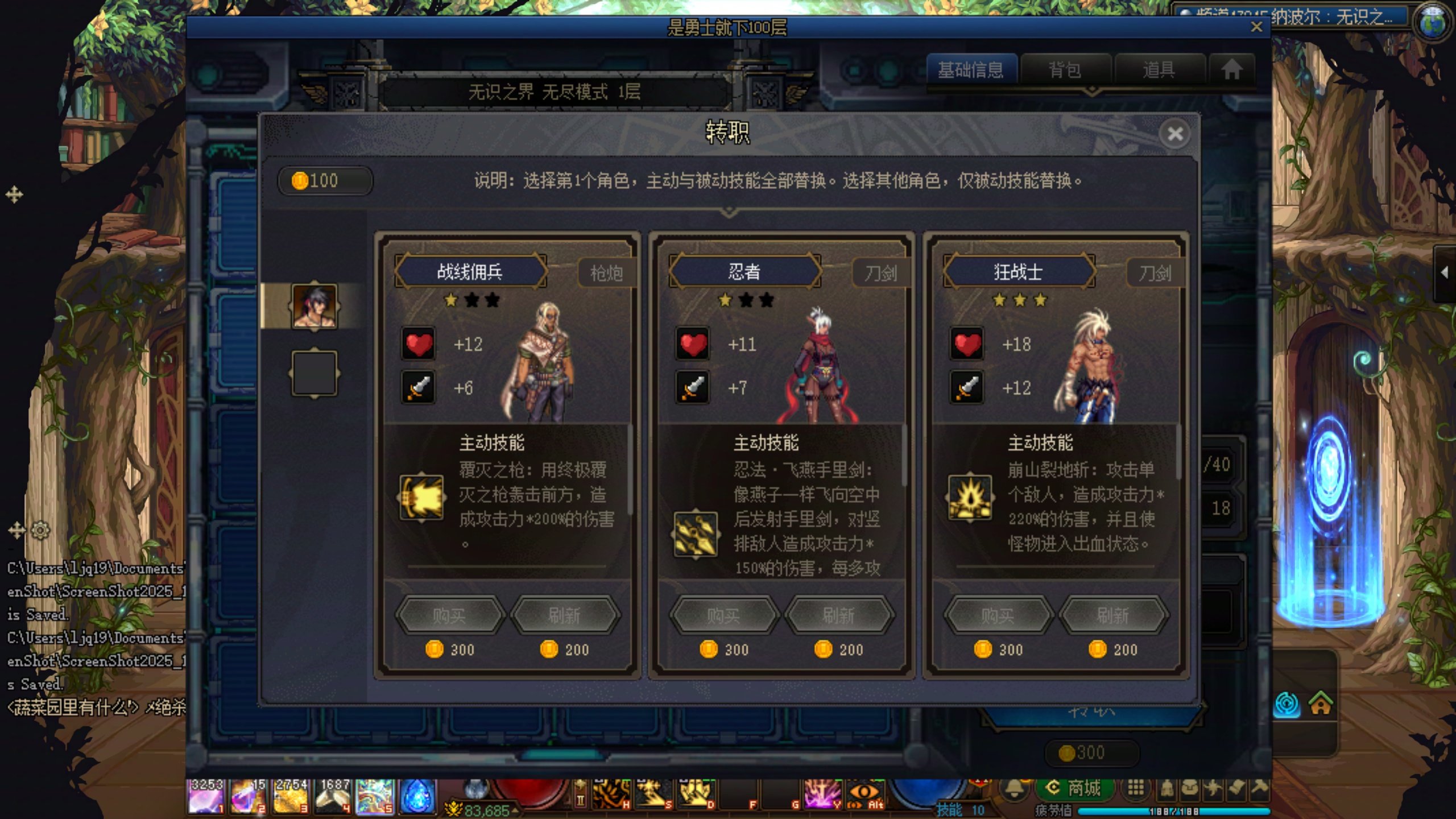Click 刷新 button under the 忍者 card
Viewport: 1456px width, 819px height.
coord(838,615)
